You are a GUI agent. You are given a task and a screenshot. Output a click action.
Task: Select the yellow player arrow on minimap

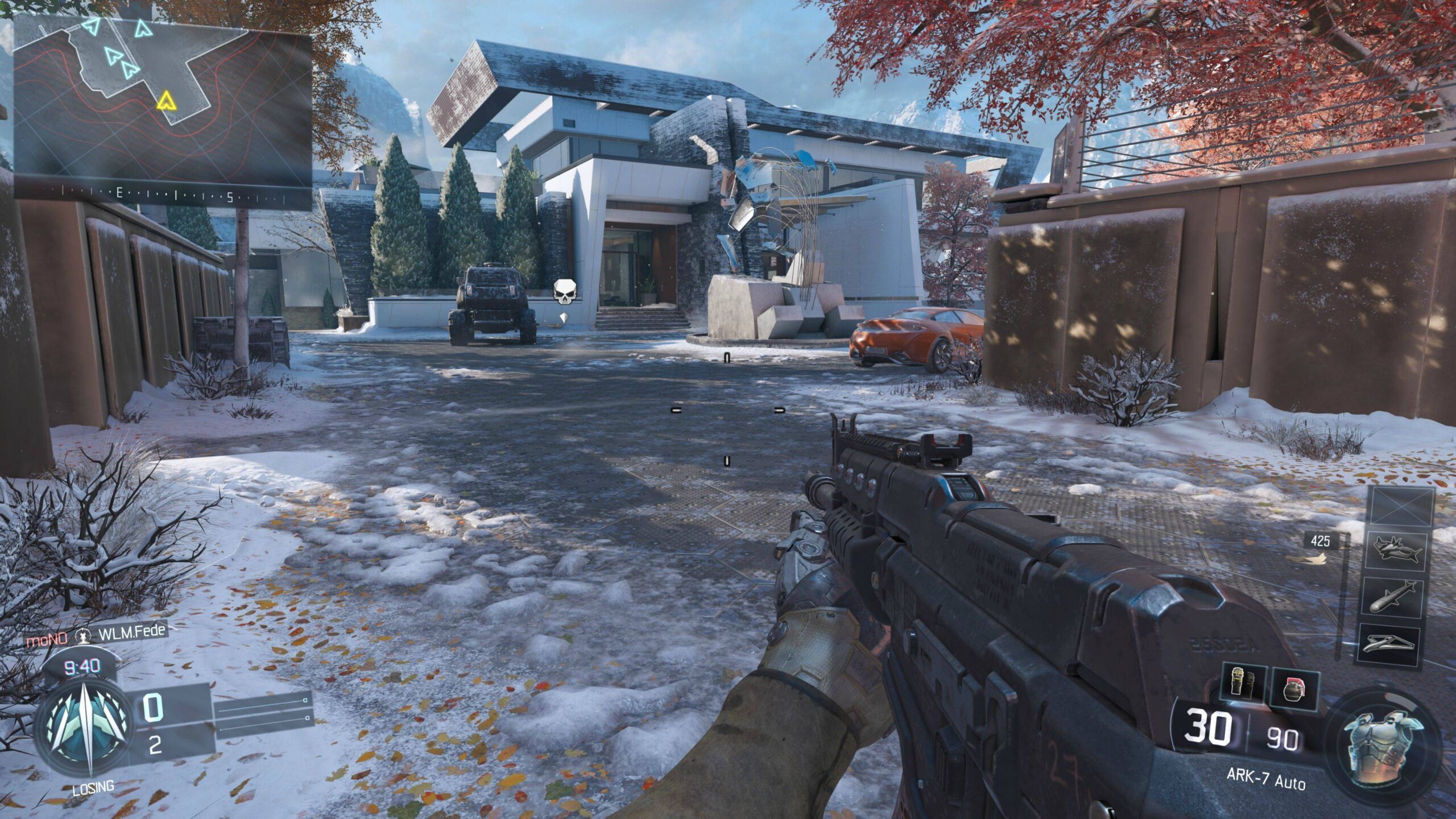(x=165, y=101)
